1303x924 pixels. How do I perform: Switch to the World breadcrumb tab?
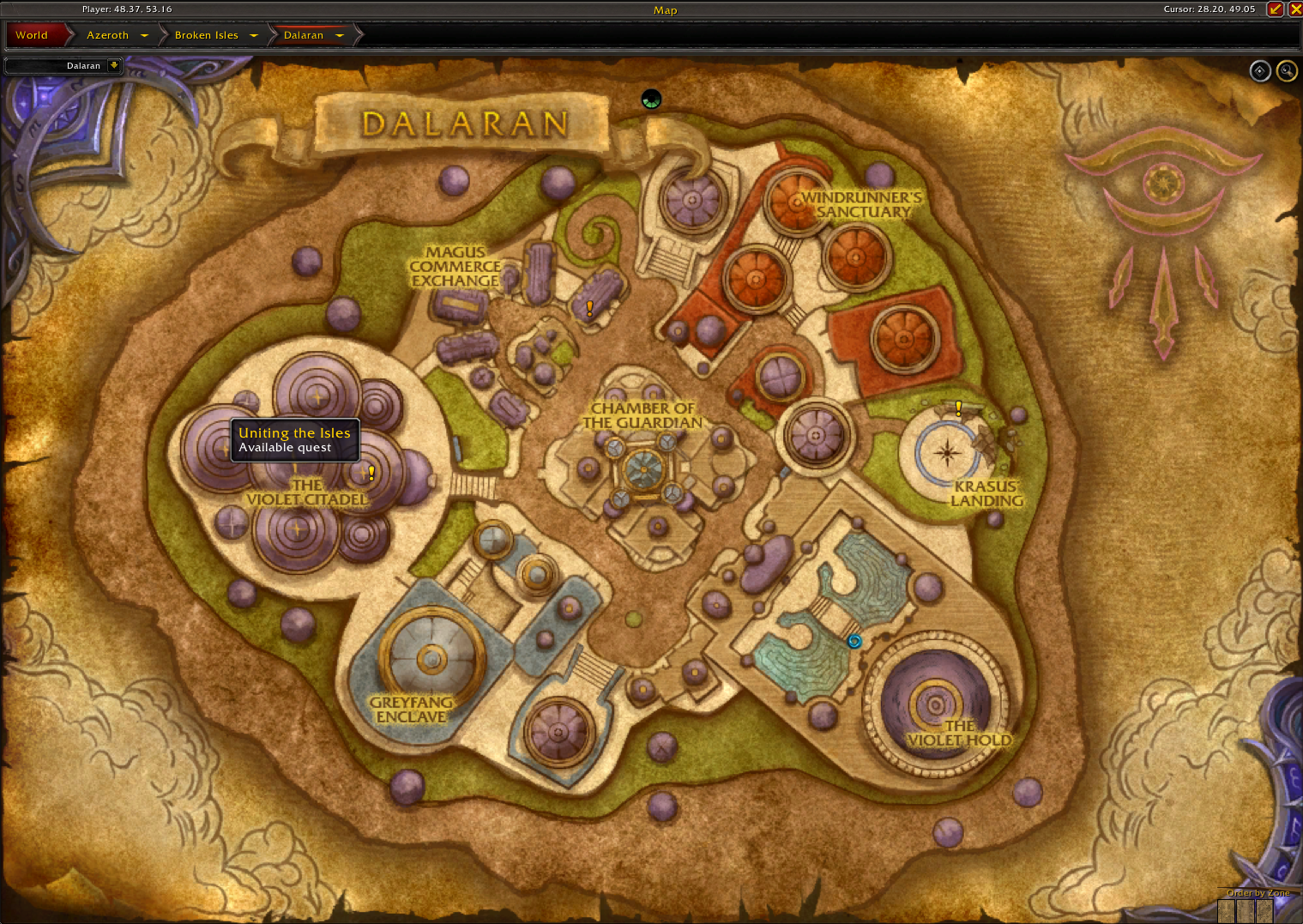[32, 35]
